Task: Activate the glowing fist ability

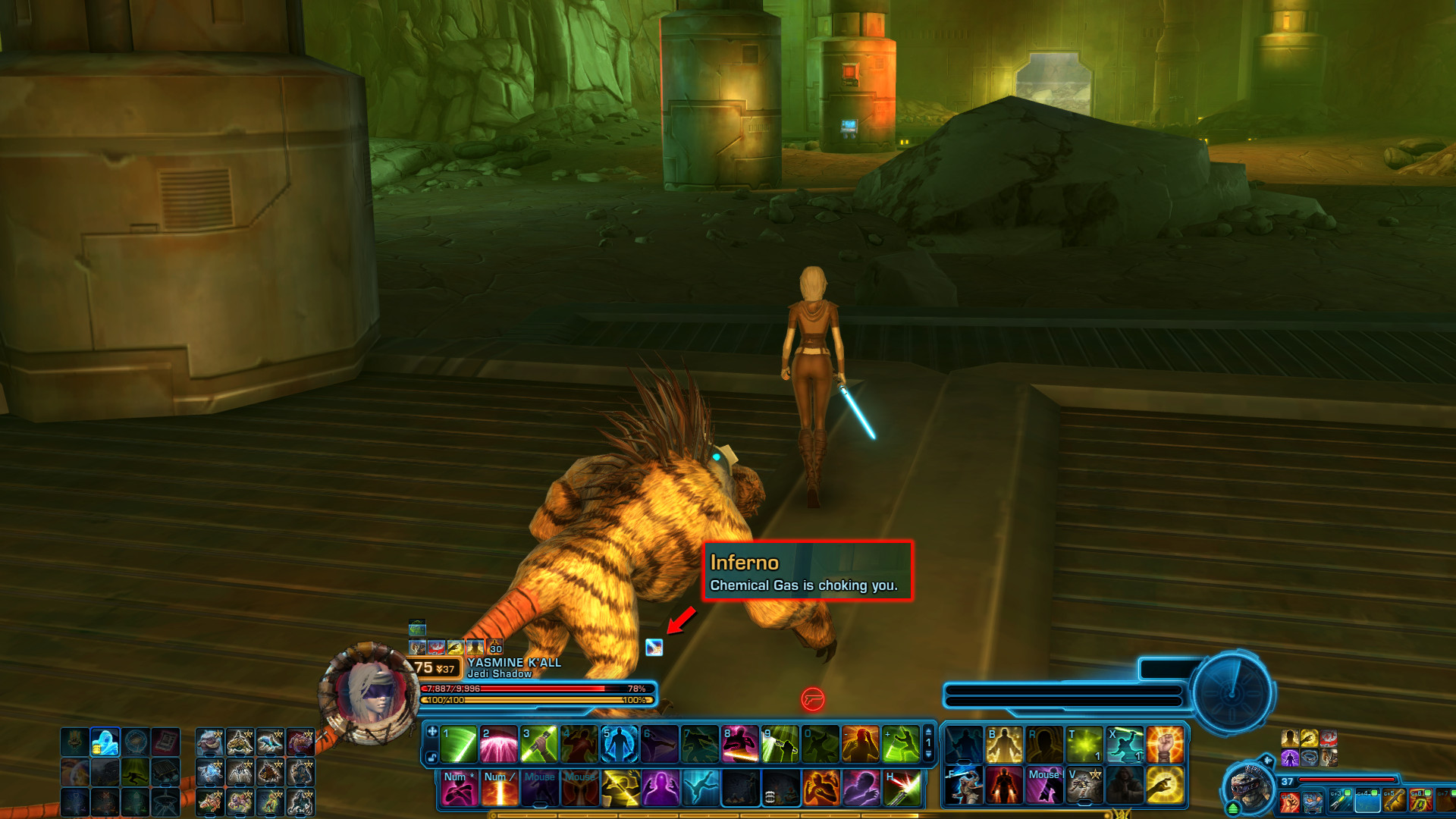Action: pyautogui.click(x=1165, y=744)
